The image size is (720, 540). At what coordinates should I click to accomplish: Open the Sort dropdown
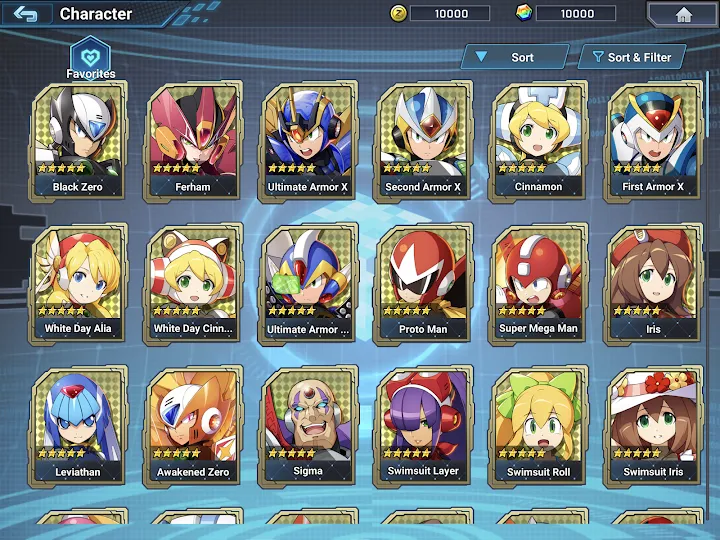(512, 57)
